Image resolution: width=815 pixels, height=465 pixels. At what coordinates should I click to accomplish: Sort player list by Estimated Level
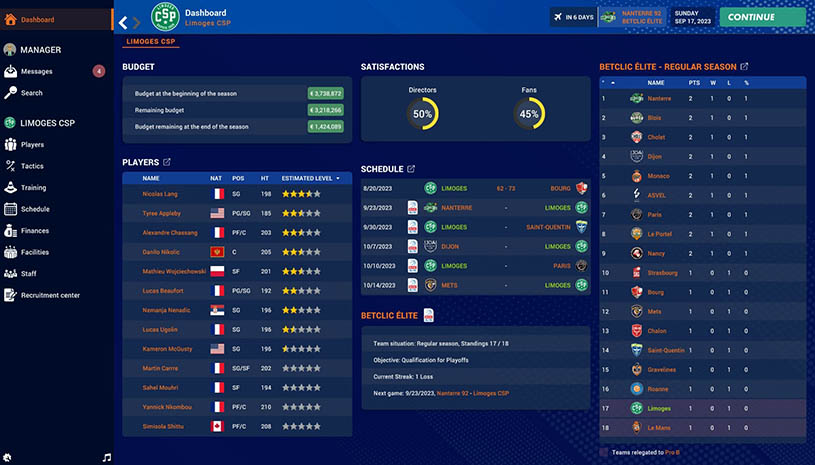(x=310, y=178)
